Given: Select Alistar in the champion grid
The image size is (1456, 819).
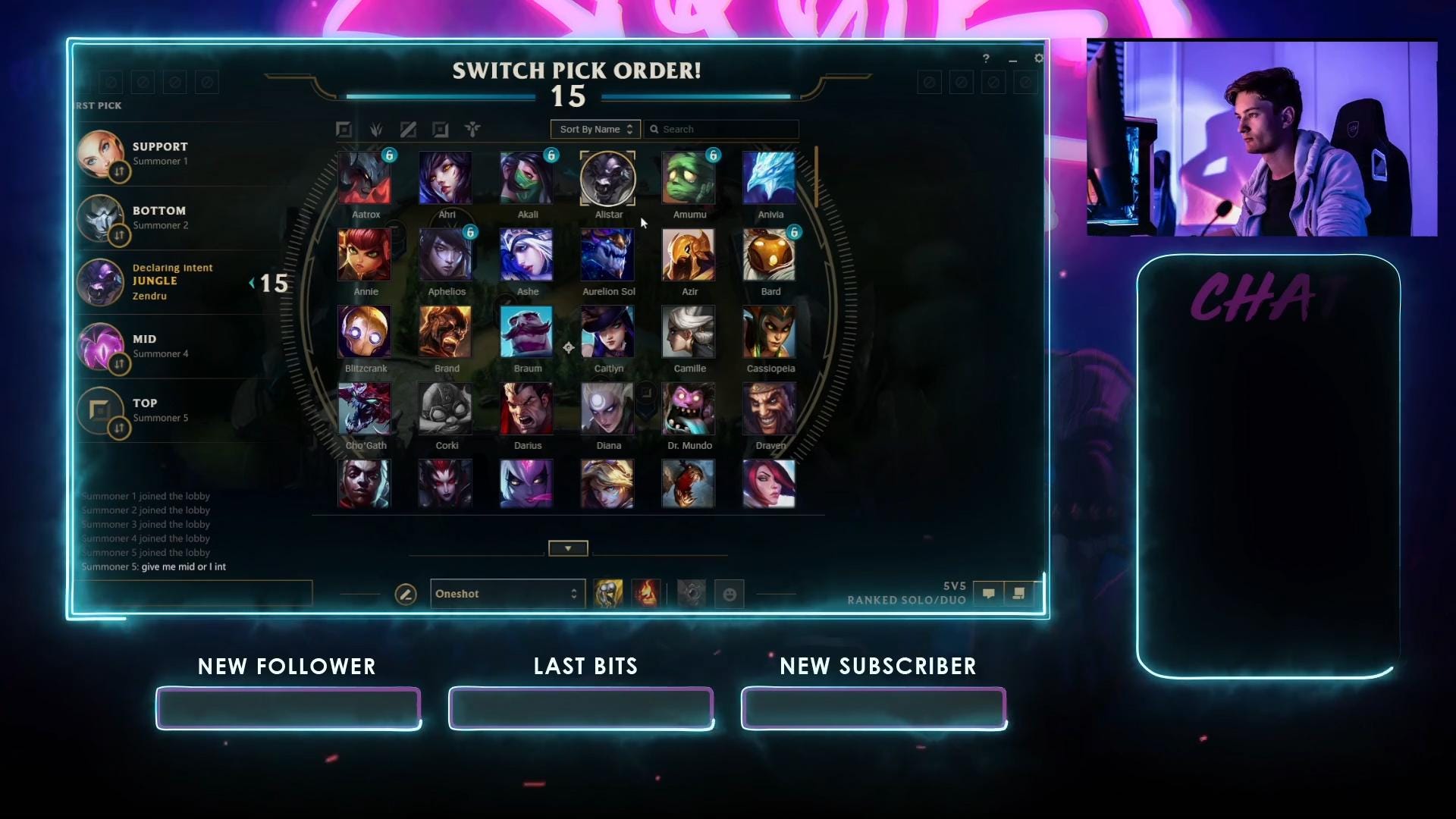Looking at the screenshot, I should pos(608,178).
